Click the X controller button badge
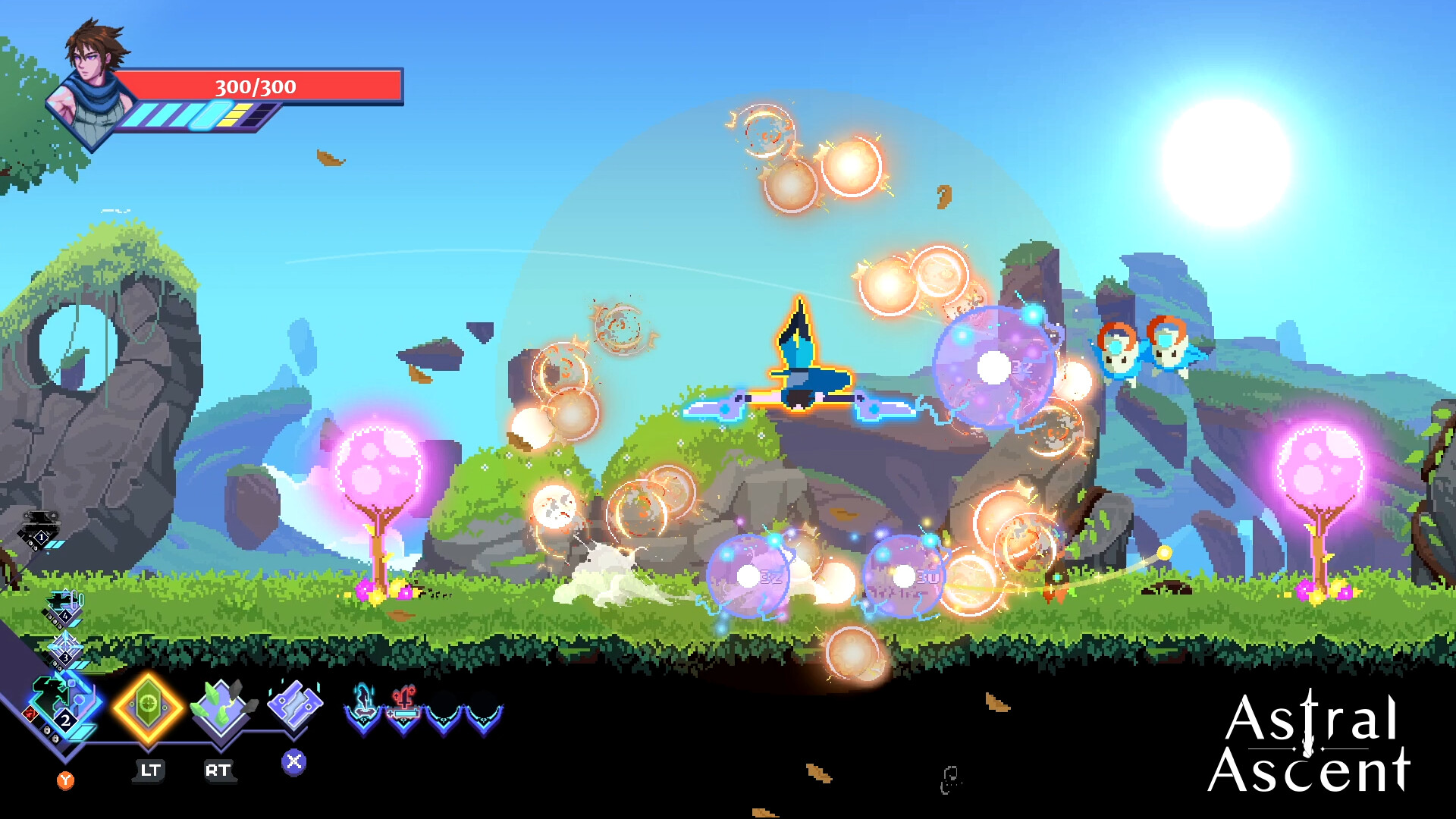 (294, 763)
